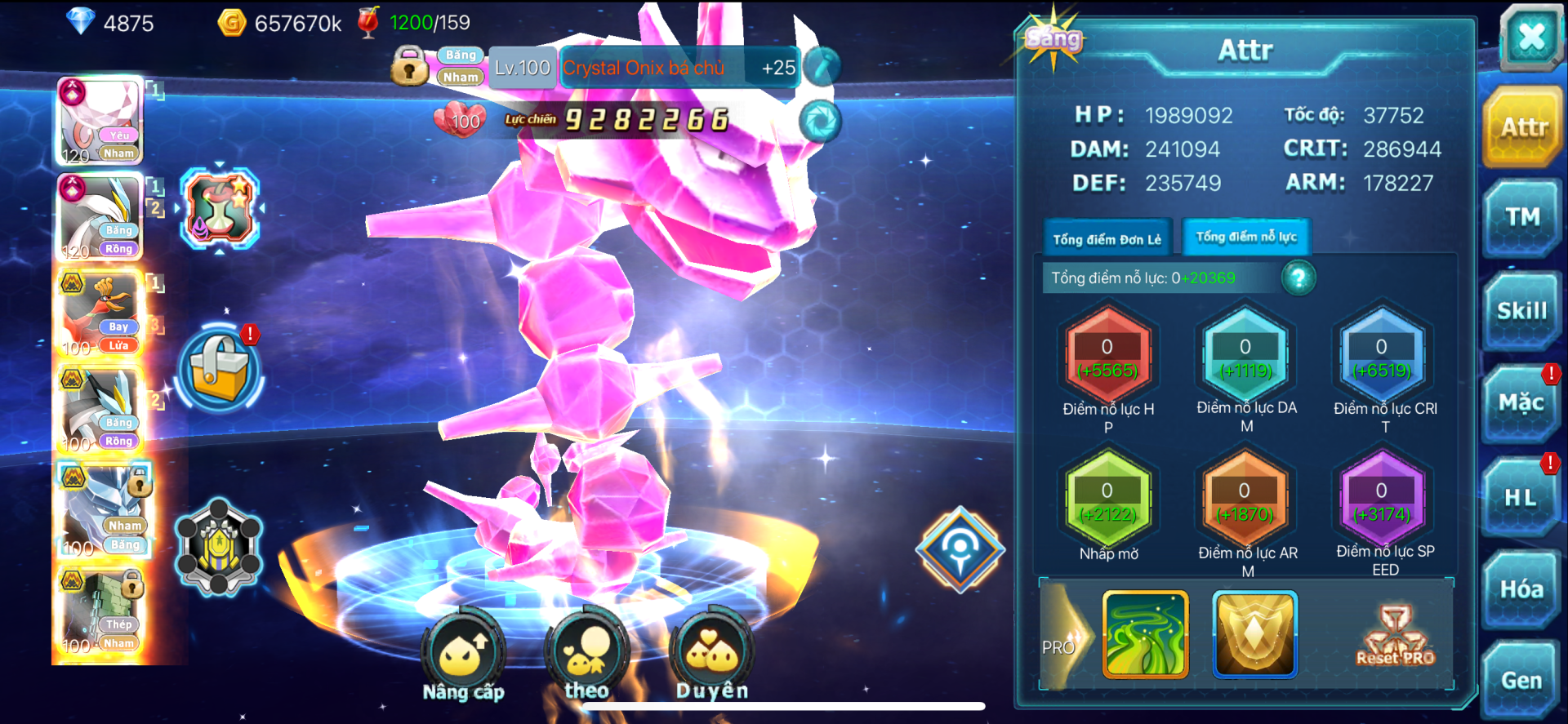Choose the red Điểm nỗ lực HP hexagon
Screen dimensions: 1568x724
click(1107, 357)
